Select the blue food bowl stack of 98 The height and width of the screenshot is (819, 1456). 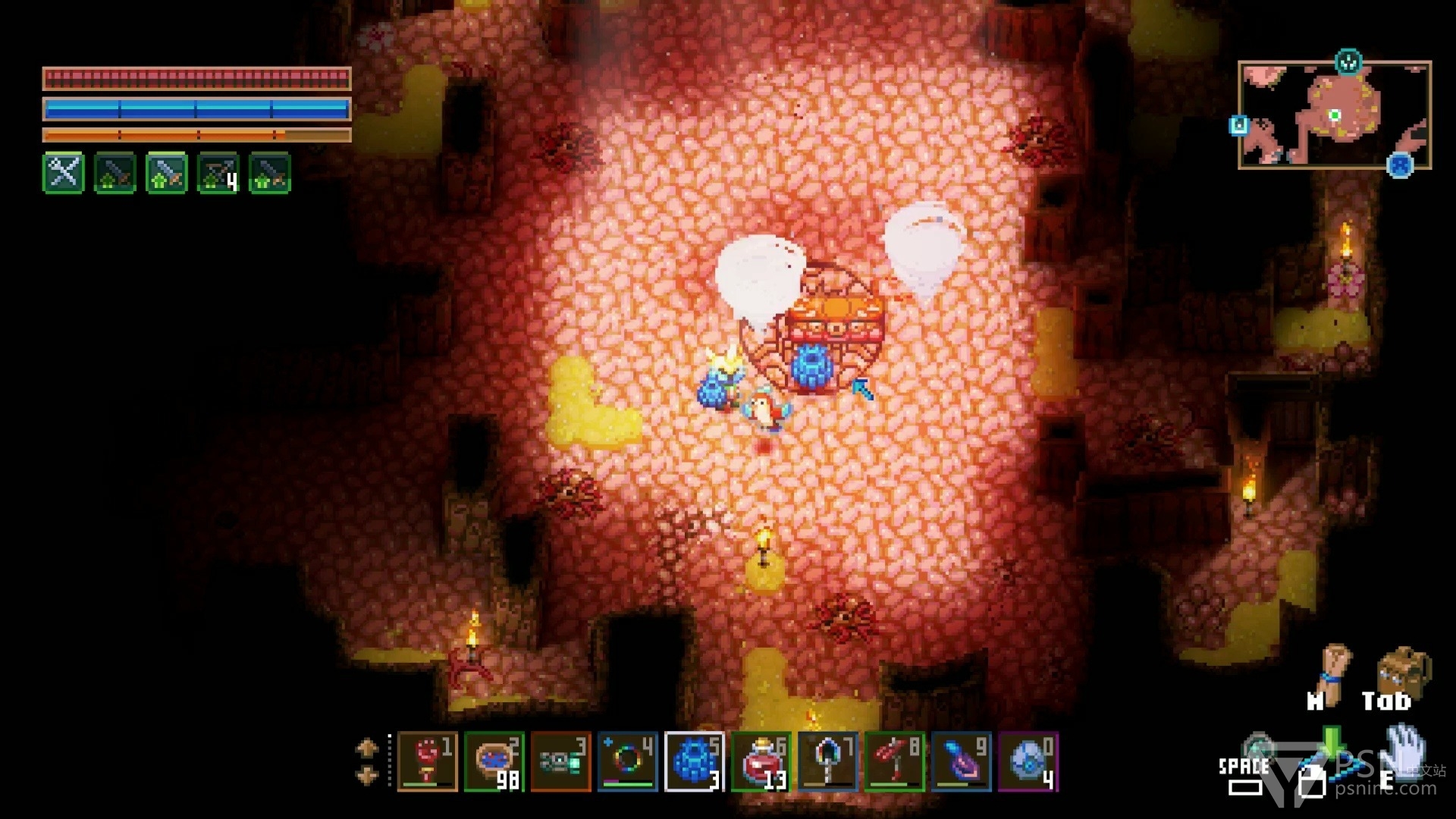point(494,761)
